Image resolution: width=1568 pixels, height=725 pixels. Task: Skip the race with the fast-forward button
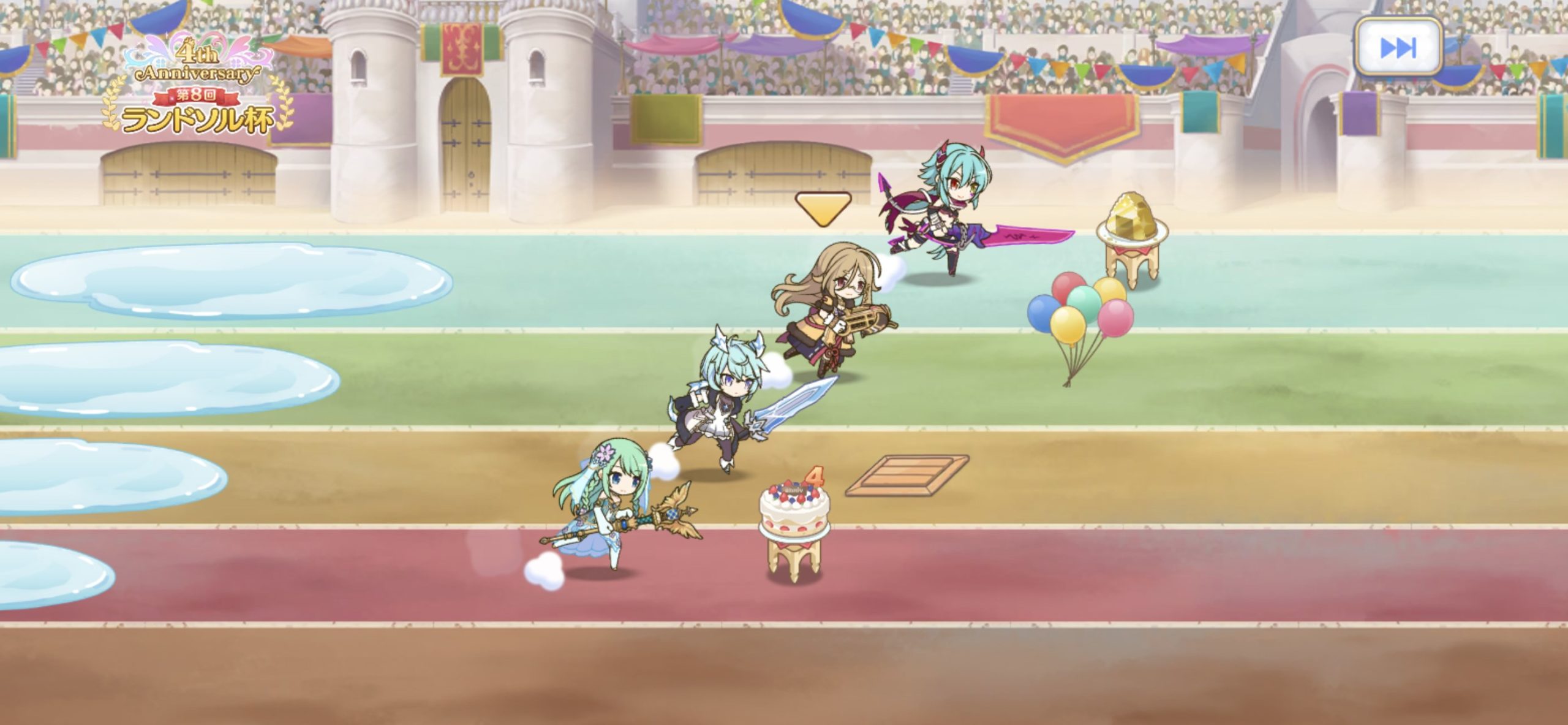pyautogui.click(x=1398, y=48)
